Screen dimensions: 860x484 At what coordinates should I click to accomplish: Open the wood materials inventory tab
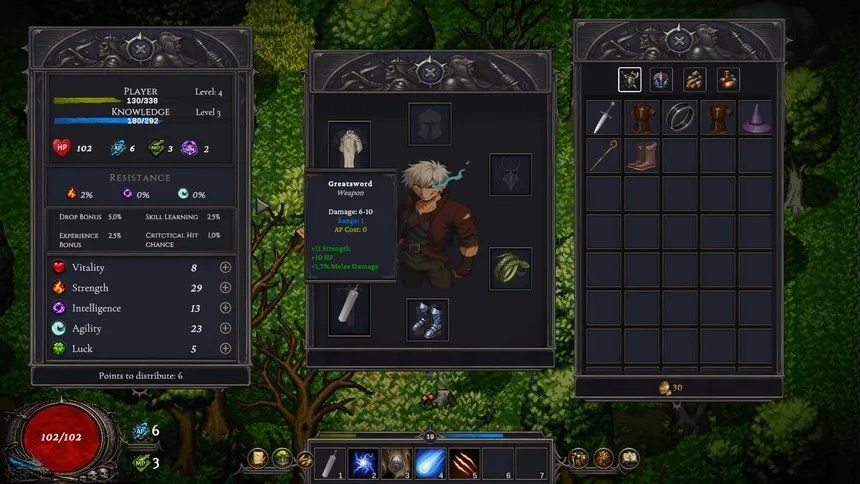[695, 79]
